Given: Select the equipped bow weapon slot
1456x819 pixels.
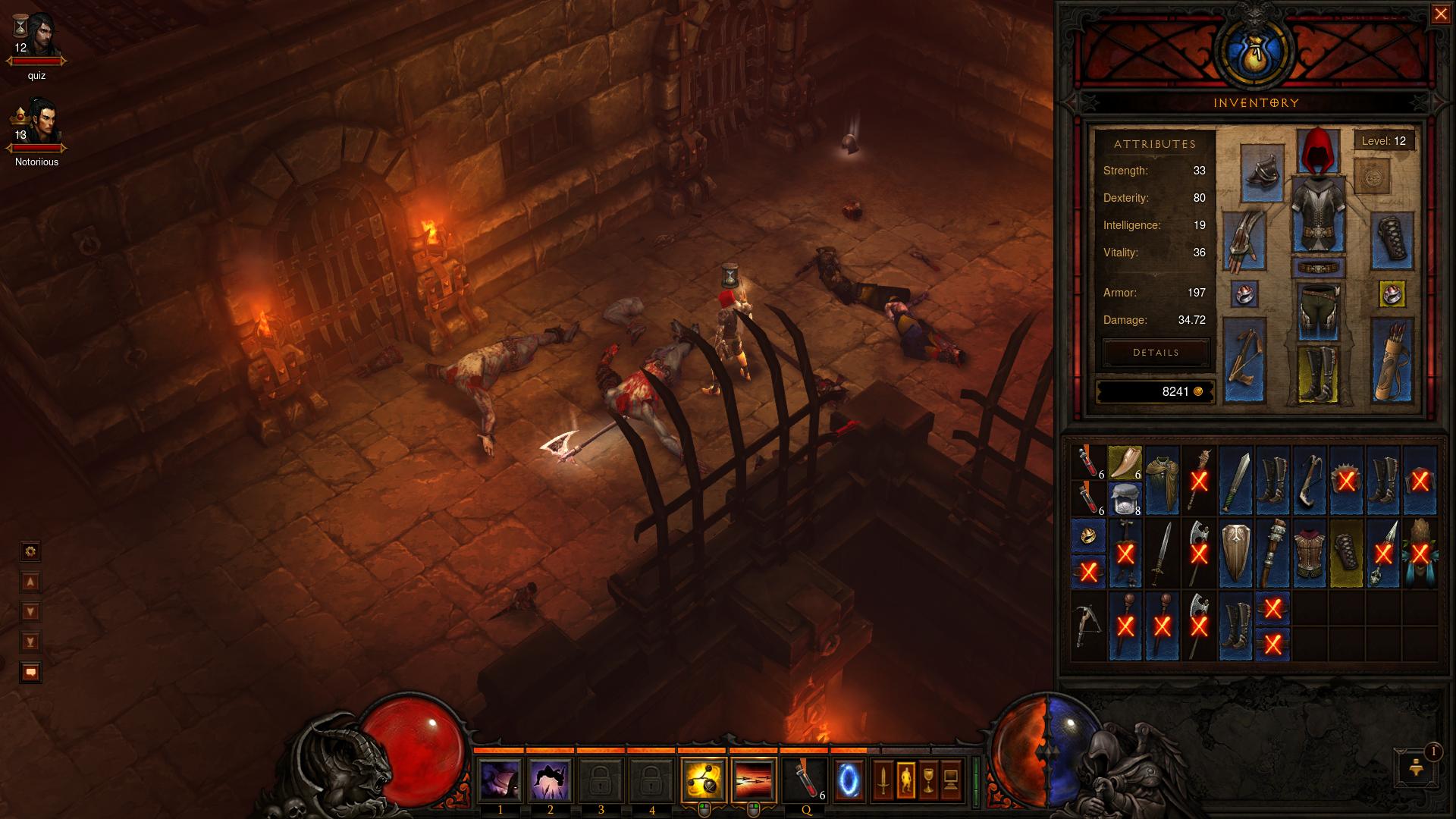Looking at the screenshot, I should (x=1244, y=361).
